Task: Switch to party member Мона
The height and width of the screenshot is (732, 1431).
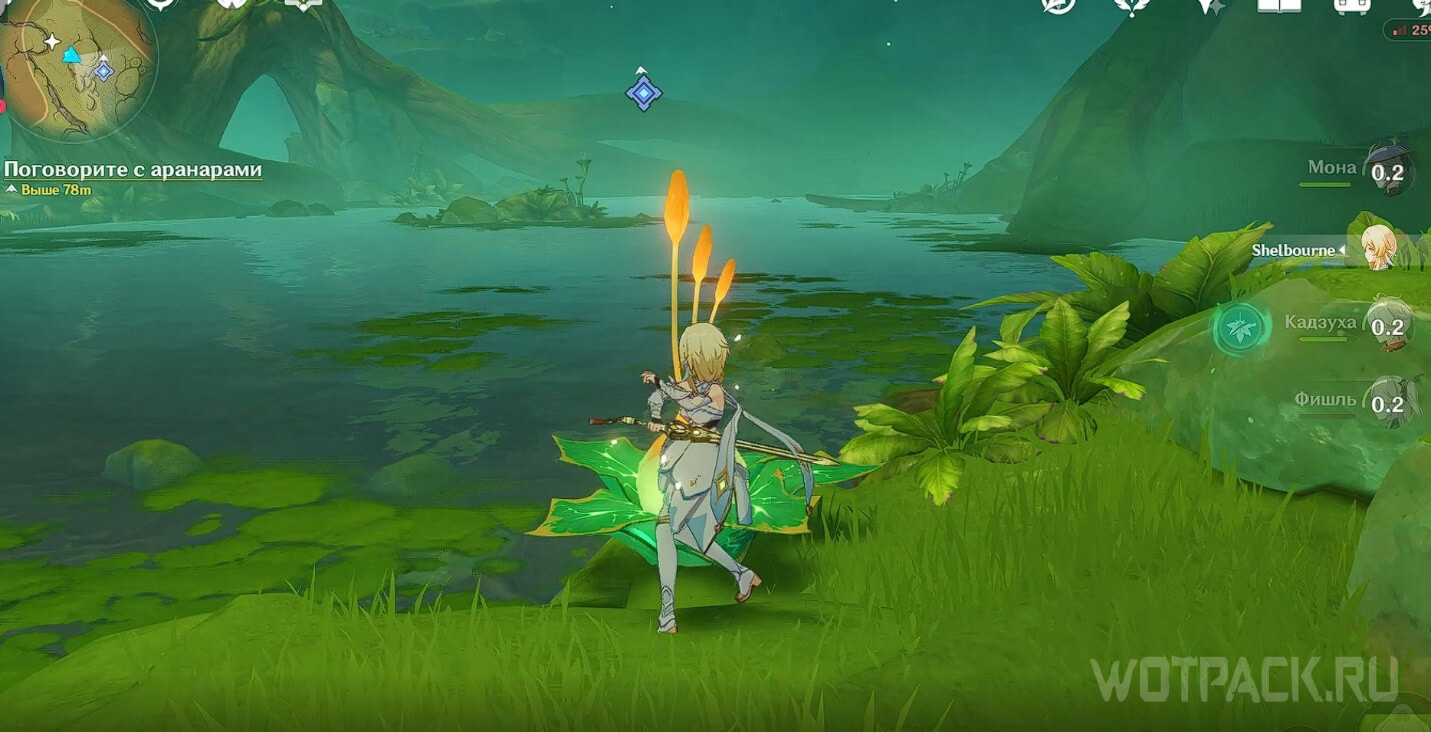Action: coord(1387,170)
